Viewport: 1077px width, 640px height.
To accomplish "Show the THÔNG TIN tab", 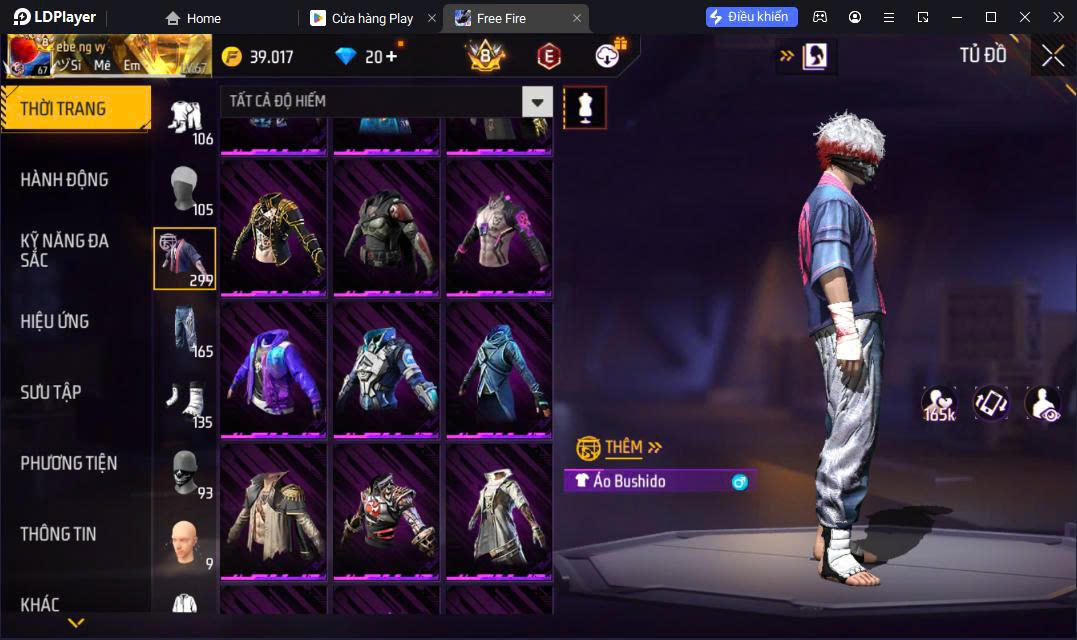I will pos(58,534).
